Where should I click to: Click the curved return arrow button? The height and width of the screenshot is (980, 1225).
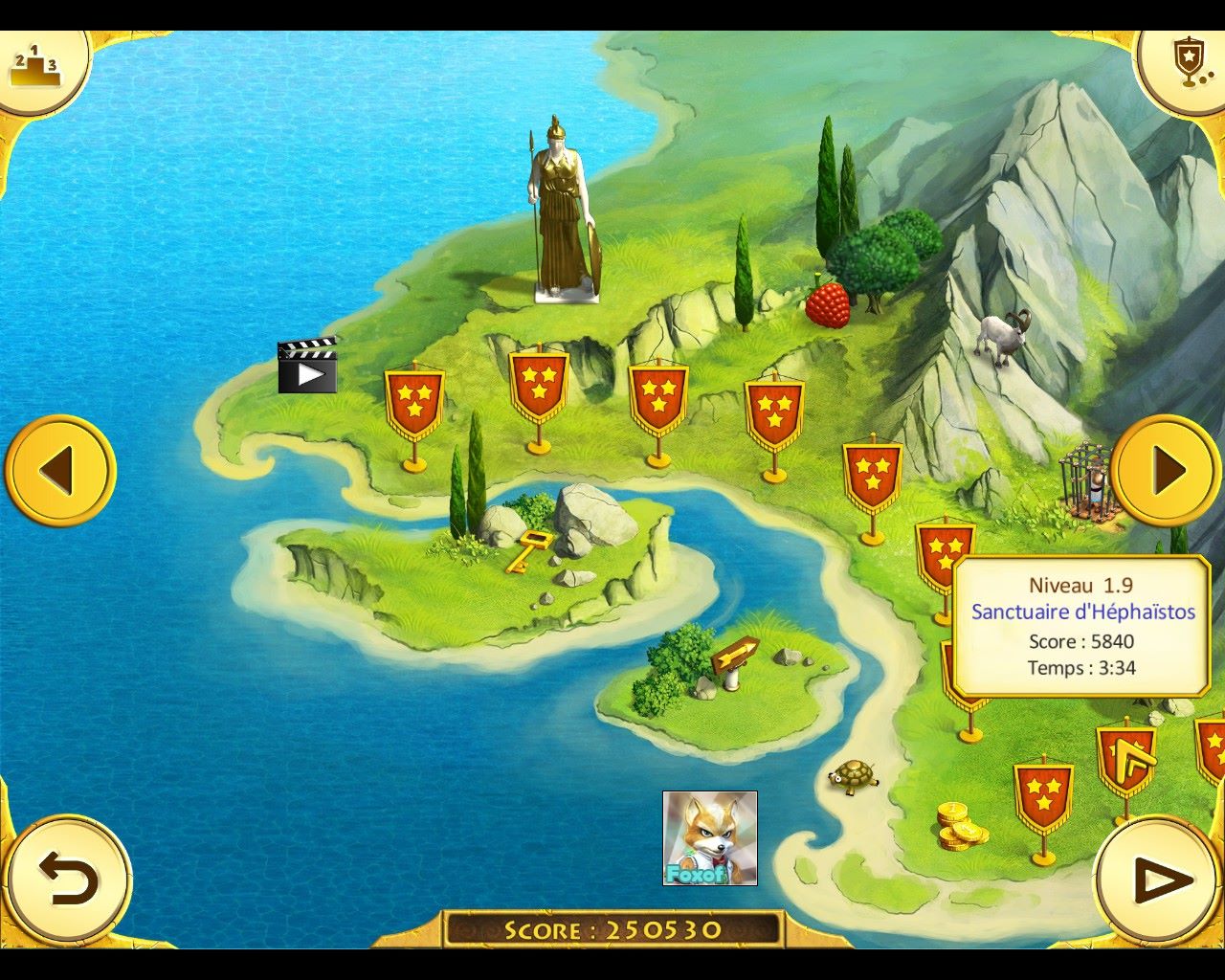coord(67,880)
